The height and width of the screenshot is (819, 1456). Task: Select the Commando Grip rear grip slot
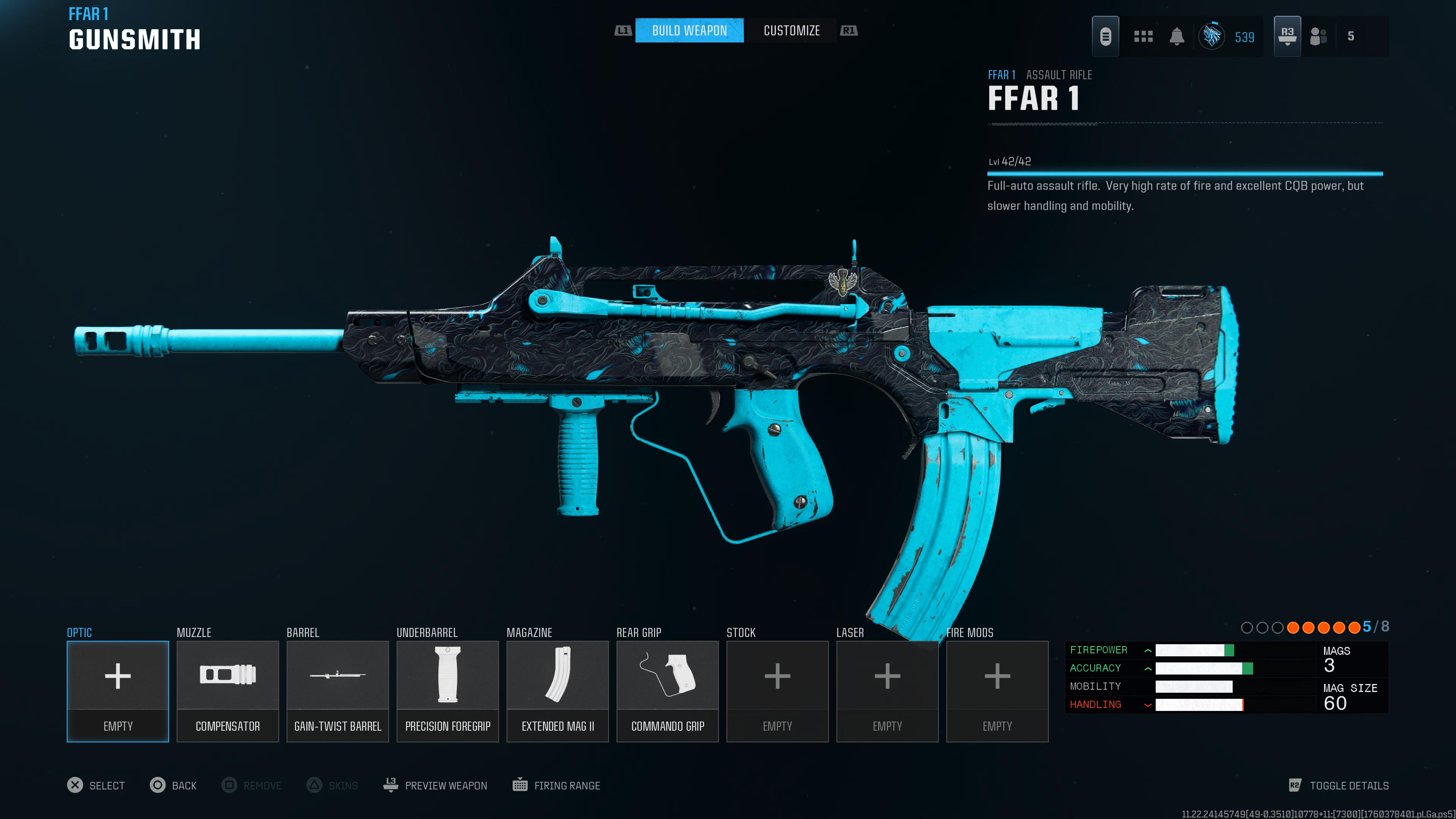pyautogui.click(x=667, y=691)
